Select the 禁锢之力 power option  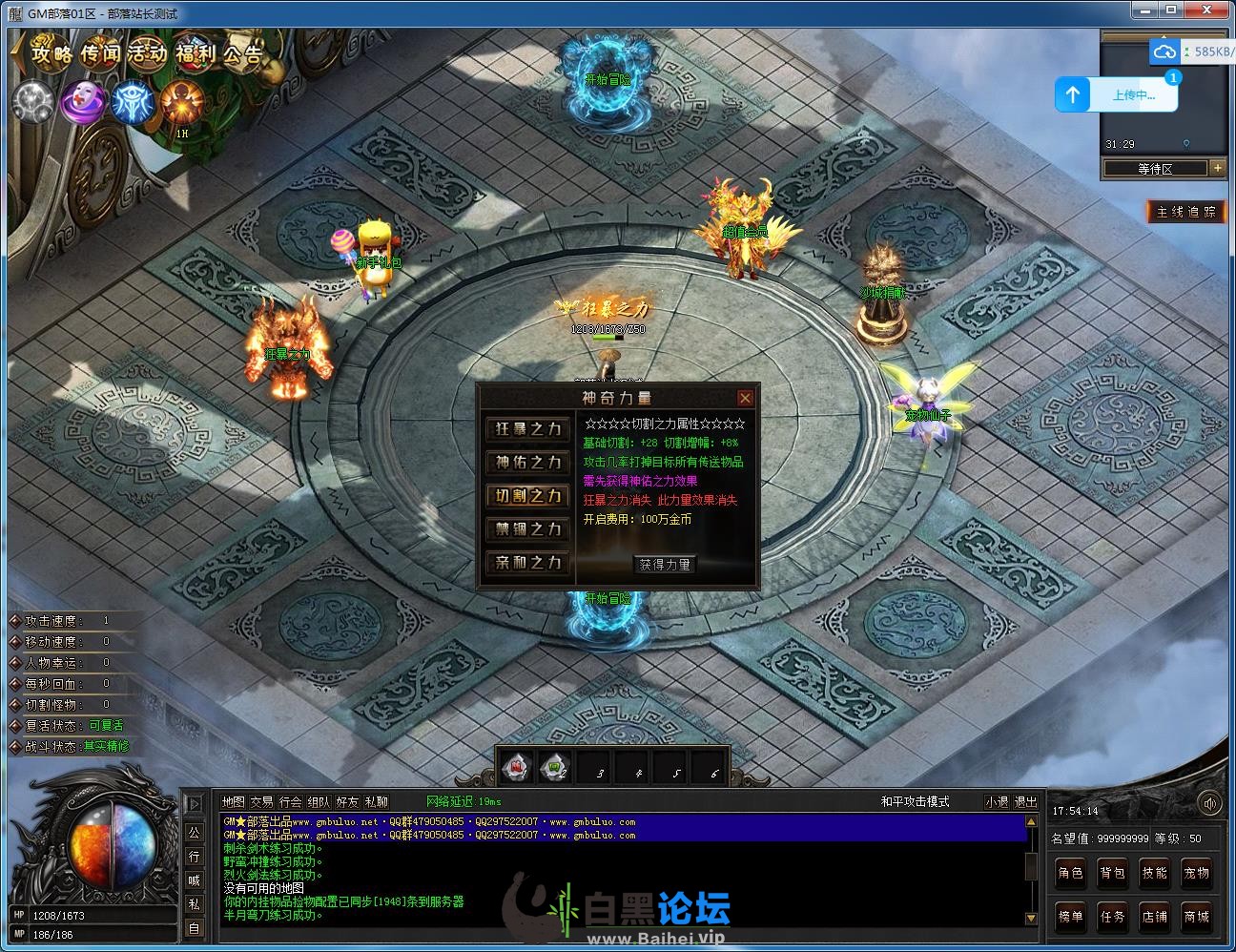pyautogui.click(x=528, y=529)
